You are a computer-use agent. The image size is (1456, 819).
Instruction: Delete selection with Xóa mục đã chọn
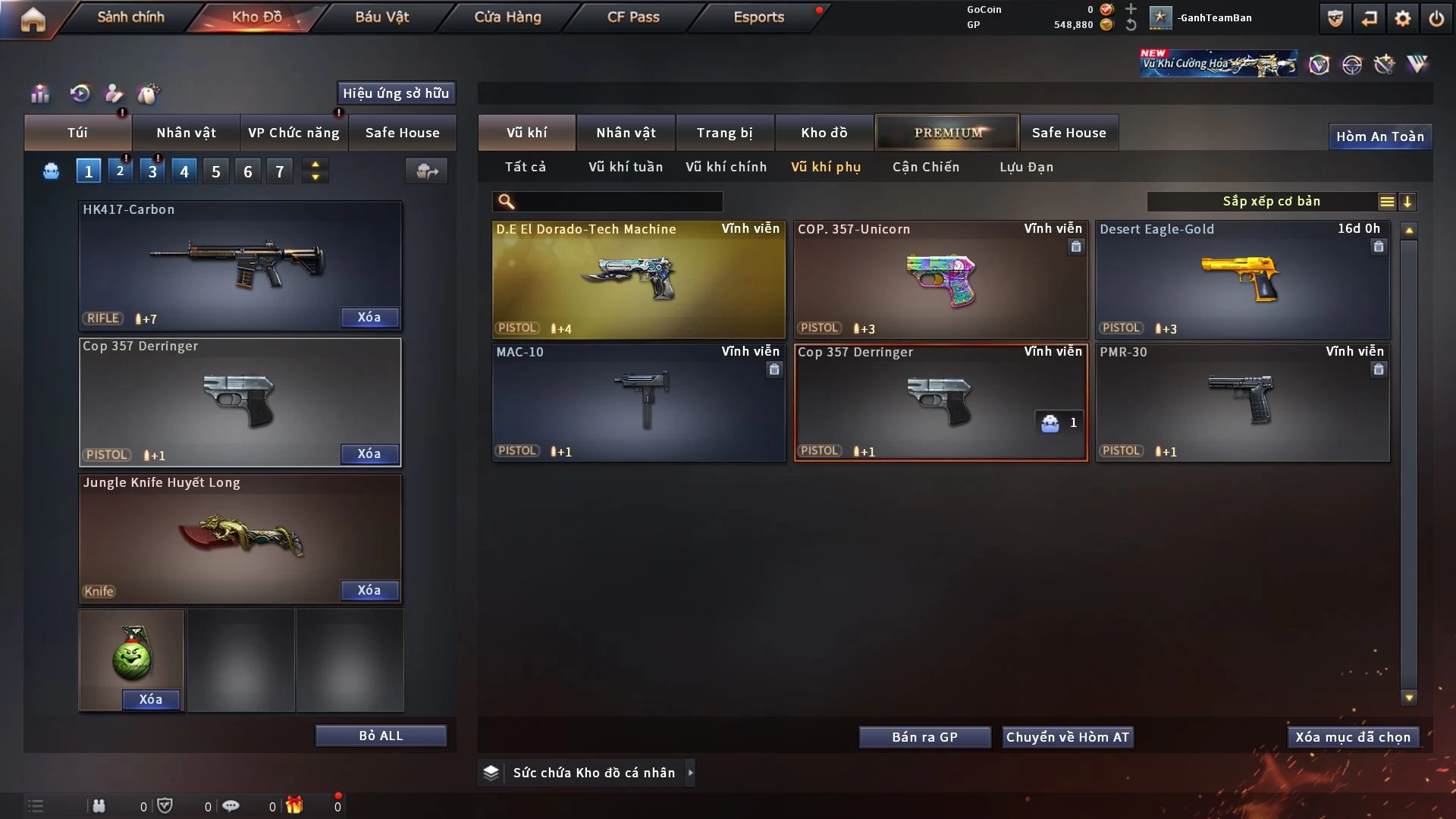pyautogui.click(x=1353, y=737)
